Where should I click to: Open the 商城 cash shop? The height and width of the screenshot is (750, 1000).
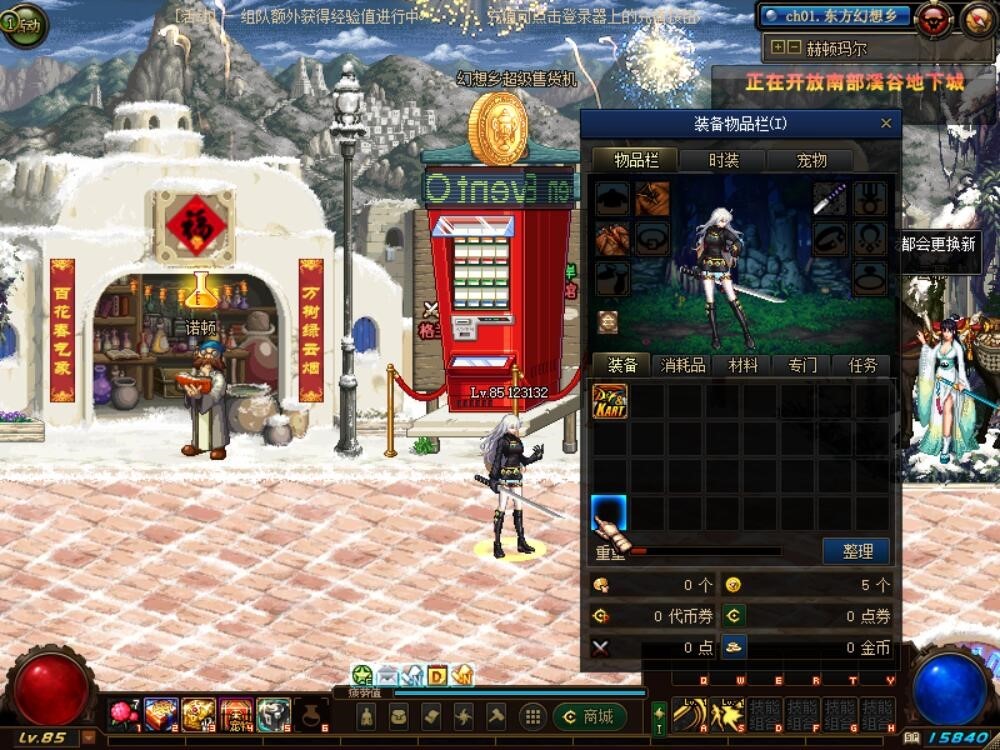click(589, 716)
